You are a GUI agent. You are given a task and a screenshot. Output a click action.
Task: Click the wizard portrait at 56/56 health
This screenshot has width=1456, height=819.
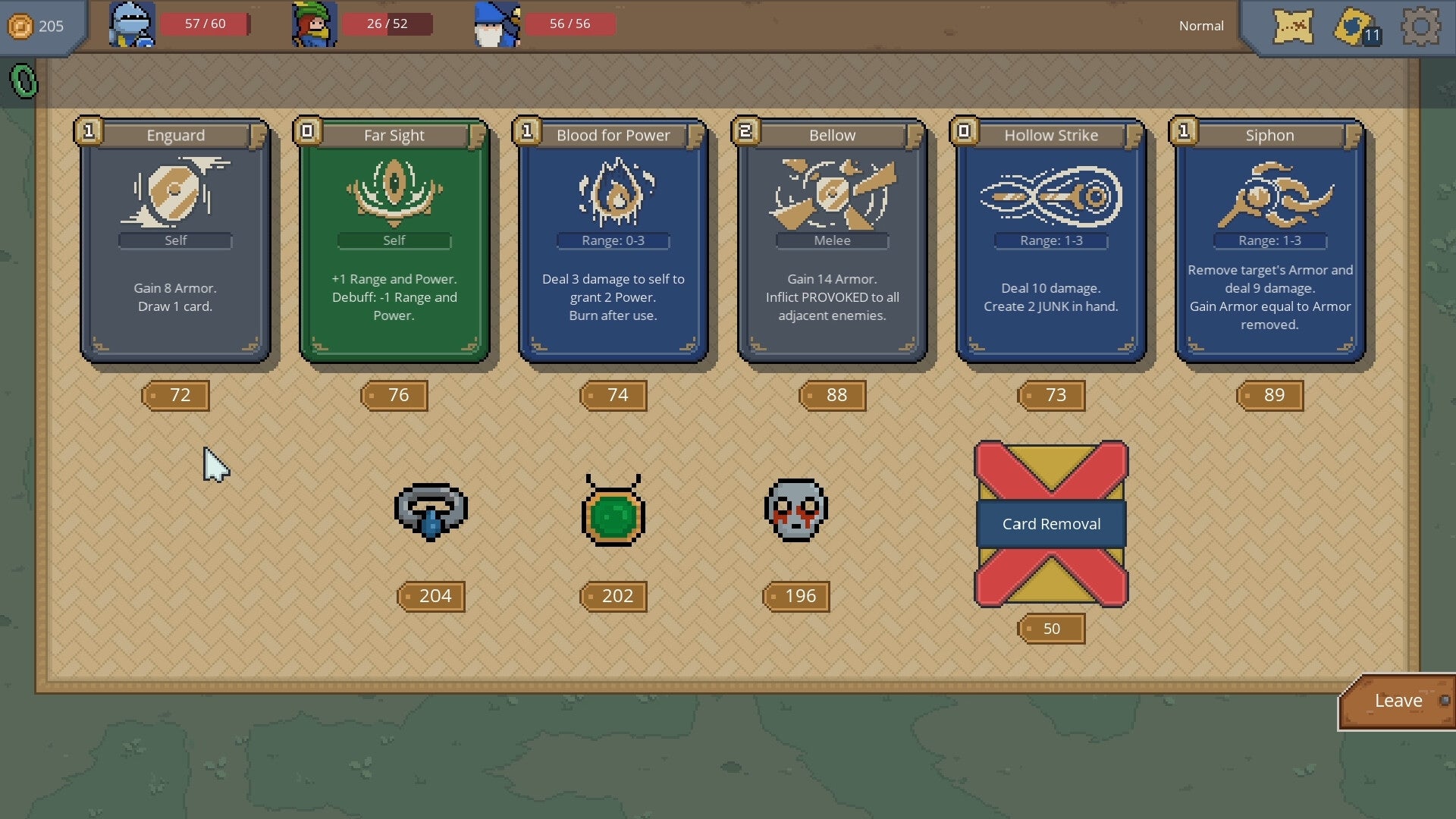coord(496,24)
